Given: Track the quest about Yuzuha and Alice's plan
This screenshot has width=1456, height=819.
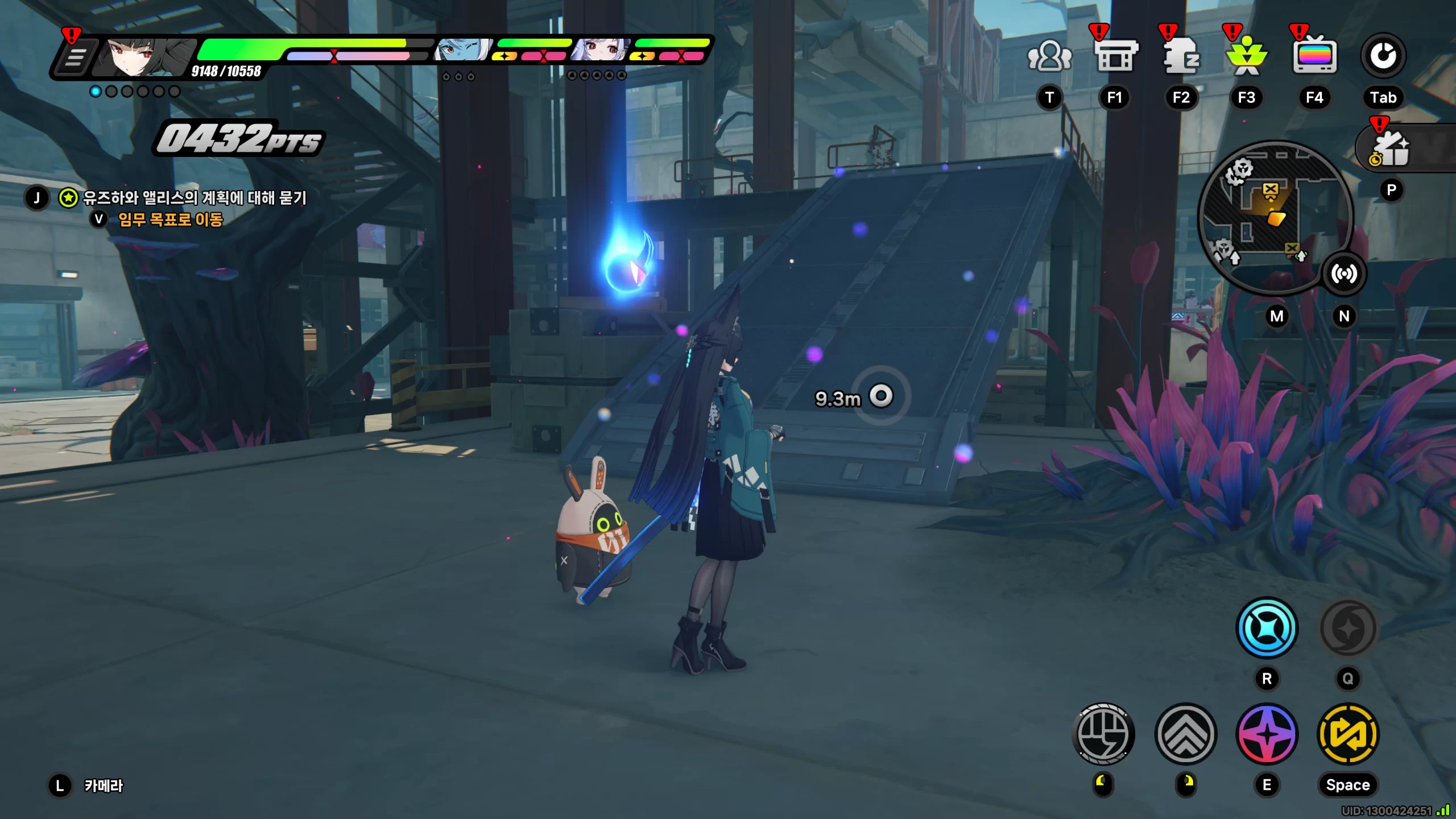Looking at the screenshot, I should [x=195, y=198].
